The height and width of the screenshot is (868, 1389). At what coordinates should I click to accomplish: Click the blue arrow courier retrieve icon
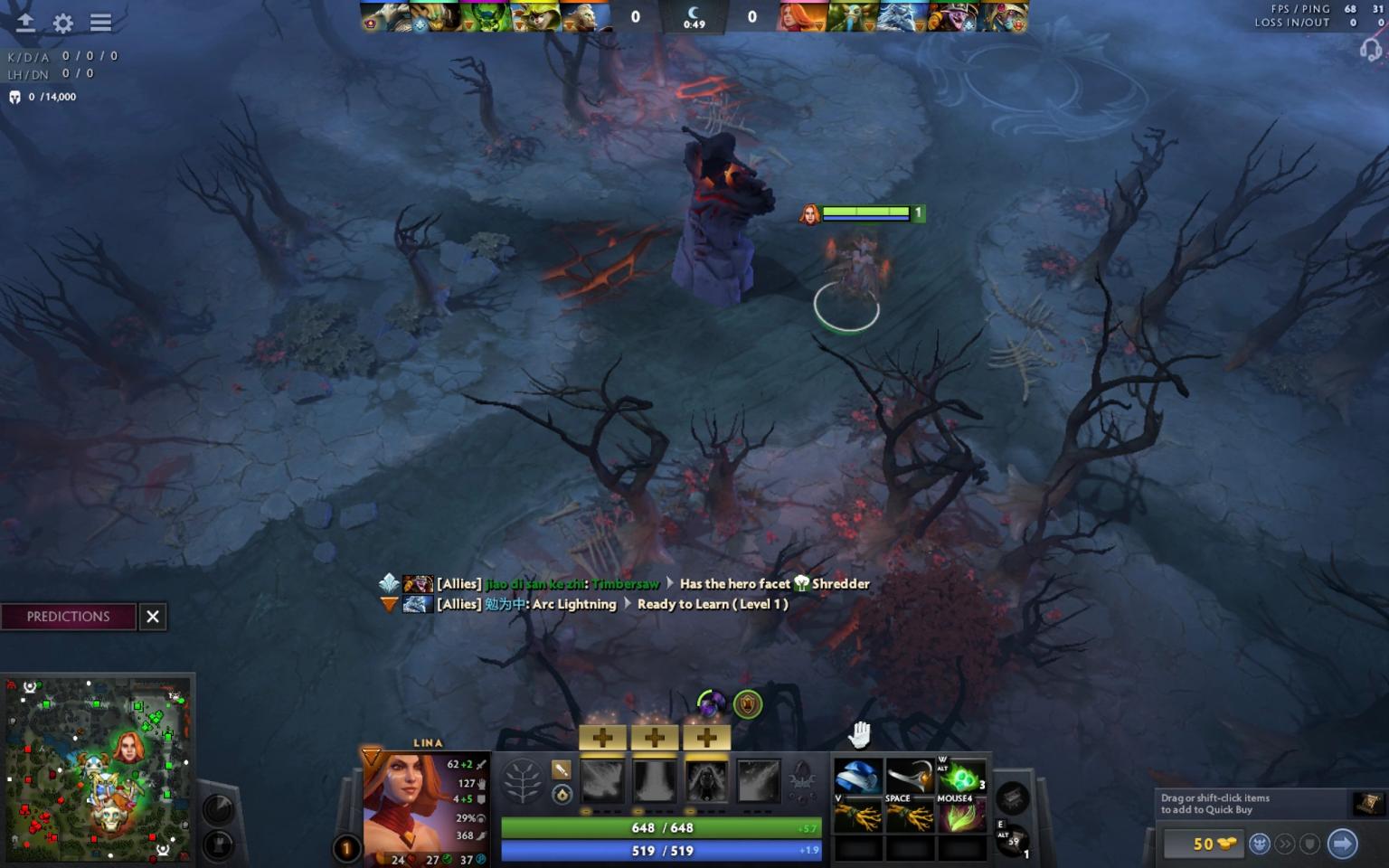coord(1345,844)
